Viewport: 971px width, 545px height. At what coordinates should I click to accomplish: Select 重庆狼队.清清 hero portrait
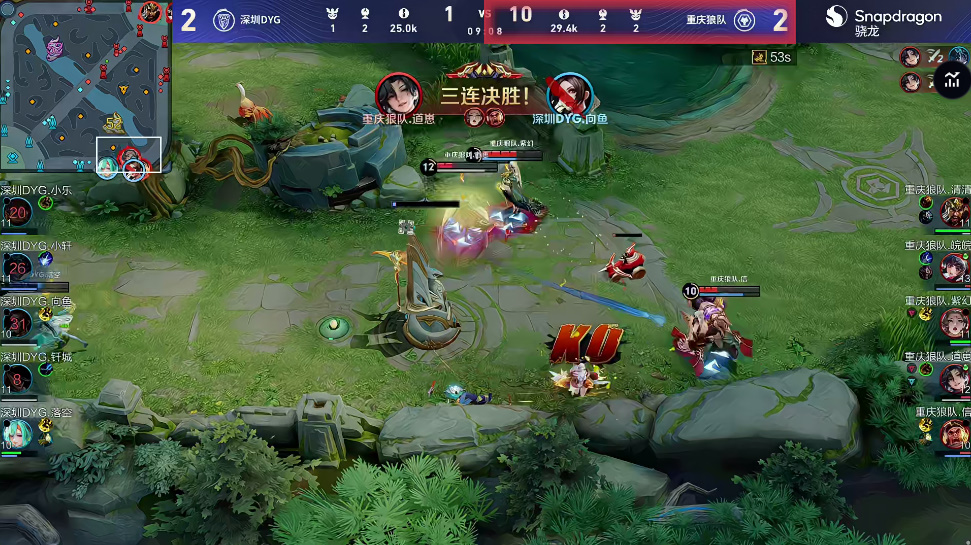point(953,212)
